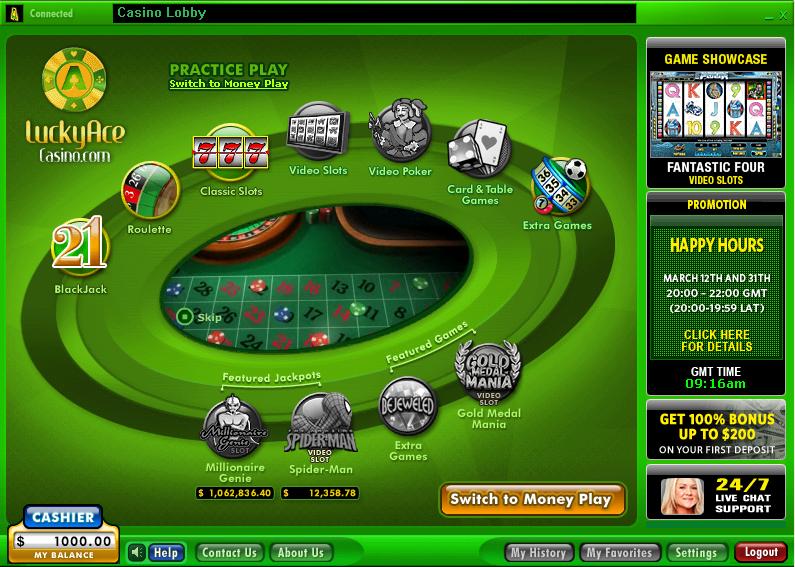Screen dimensions: 795x567
Task: Click the orange Switch to Money Play button
Action: (x=531, y=499)
